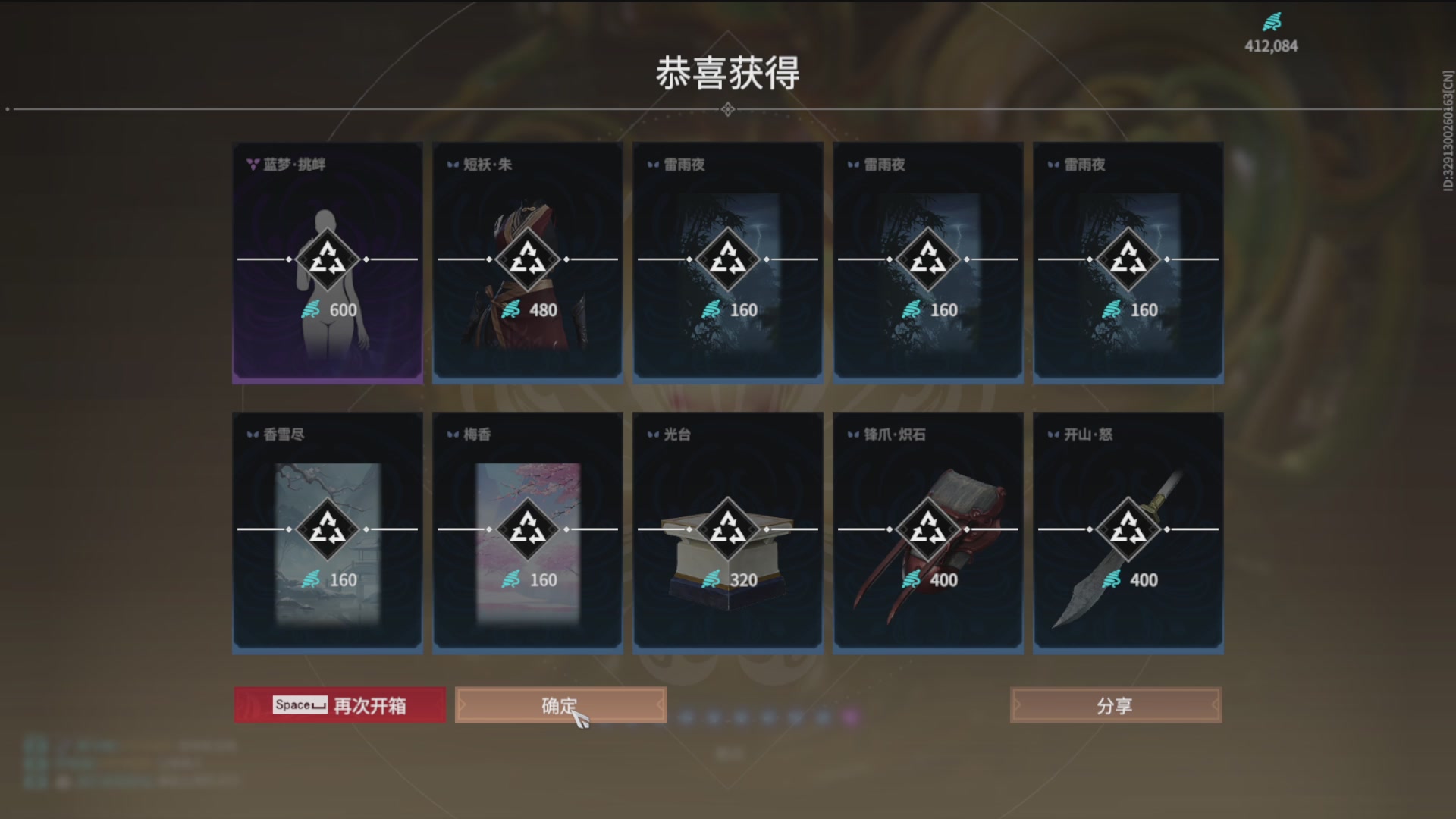
Task: Click the recycle icon on 梅香 card
Action: point(529,530)
